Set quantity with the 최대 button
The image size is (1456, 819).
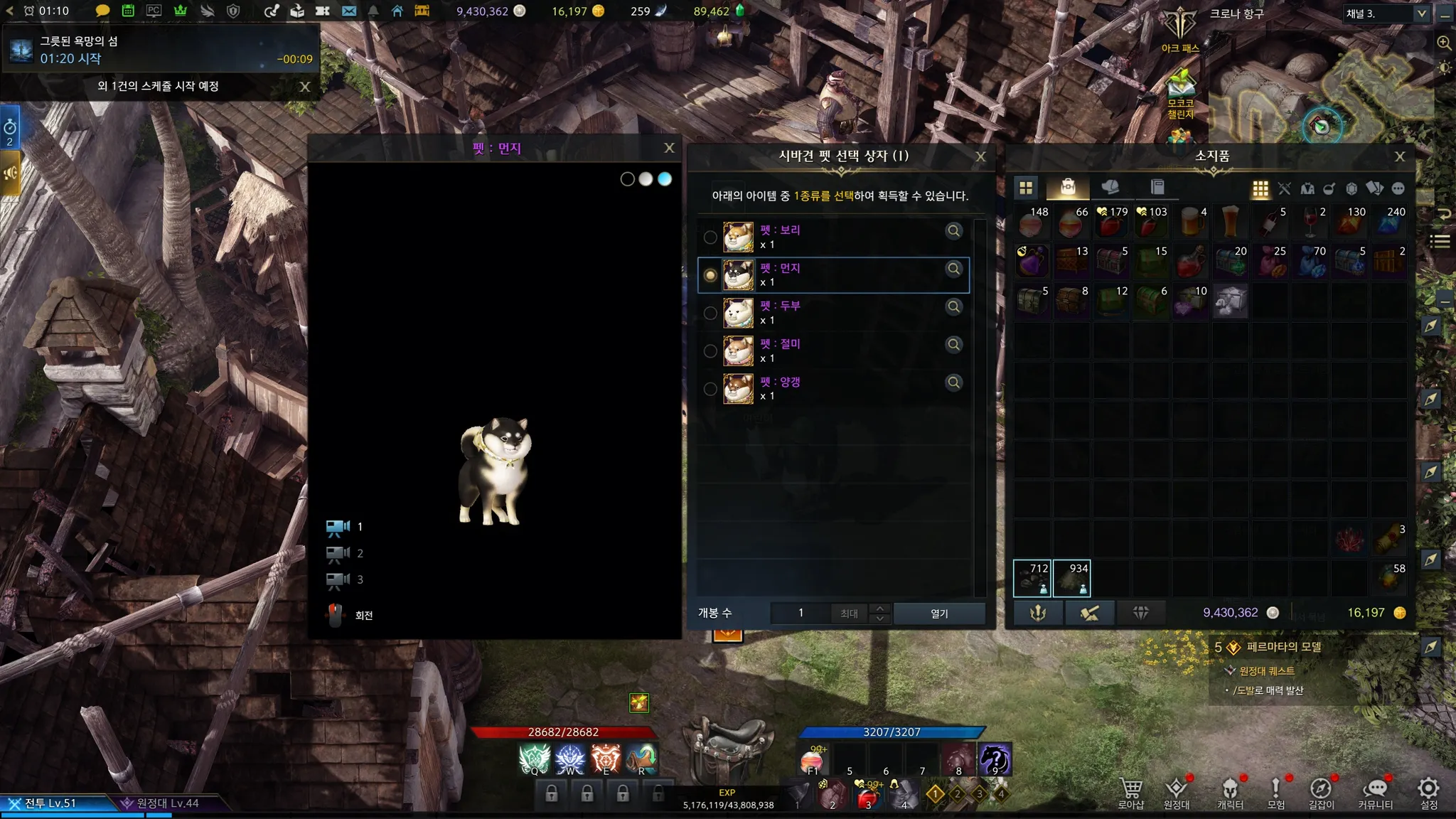point(849,614)
